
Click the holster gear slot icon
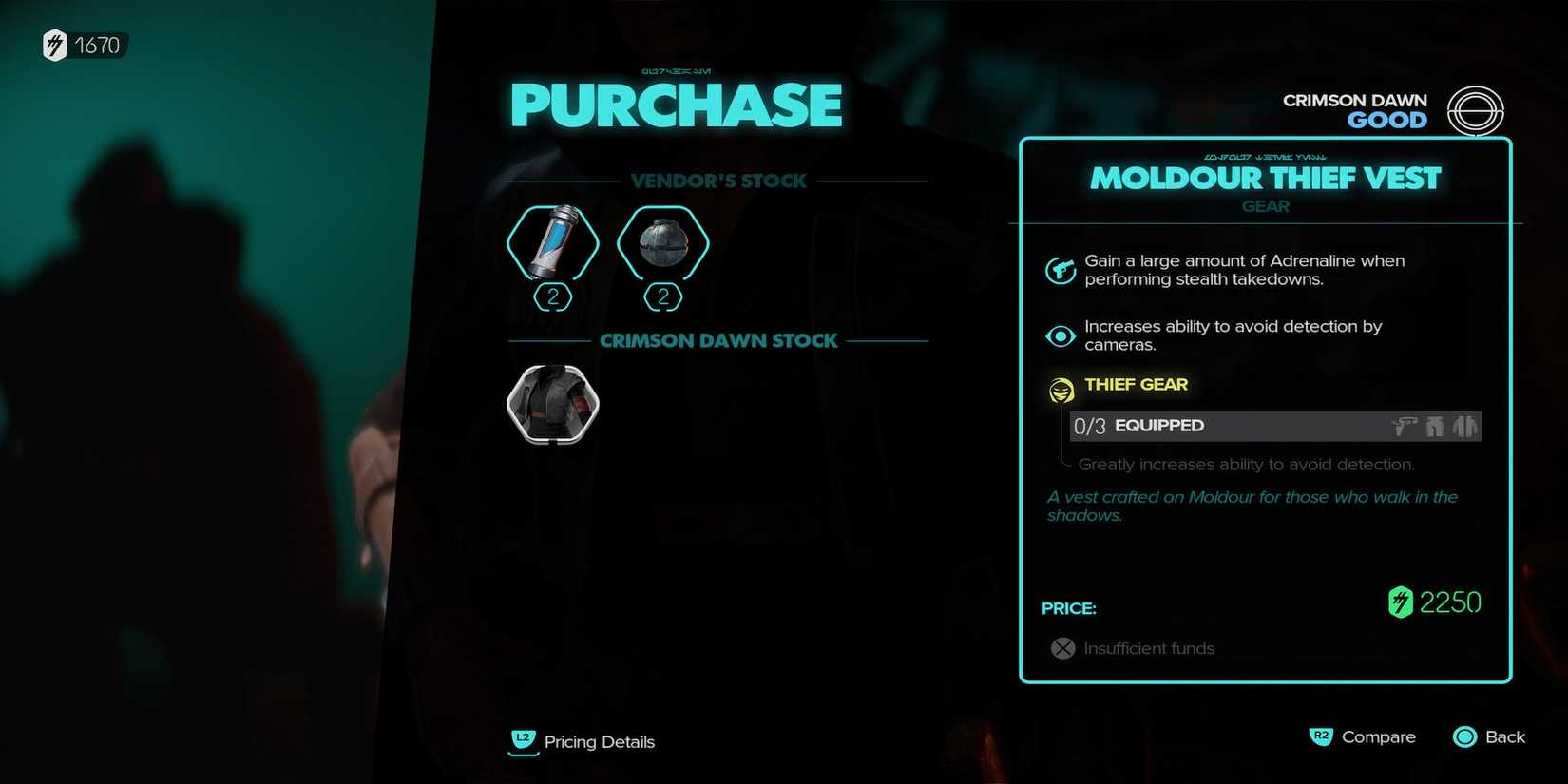[1405, 426]
